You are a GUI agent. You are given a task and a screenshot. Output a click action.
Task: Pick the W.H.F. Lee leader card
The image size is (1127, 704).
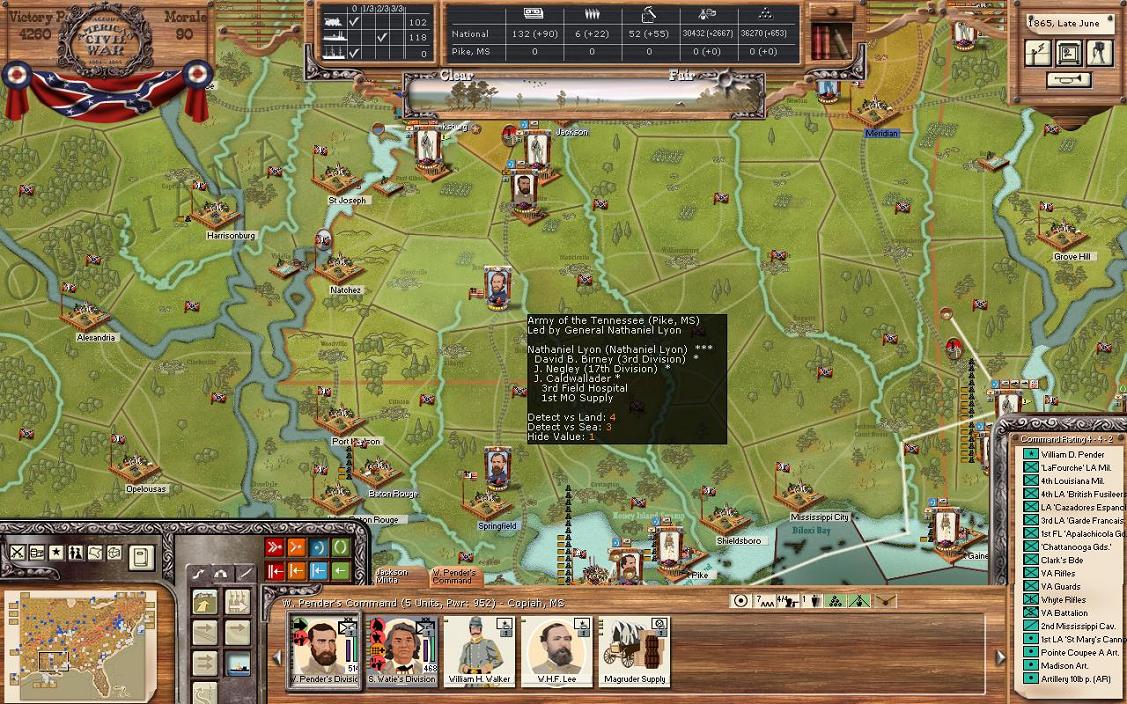point(556,651)
